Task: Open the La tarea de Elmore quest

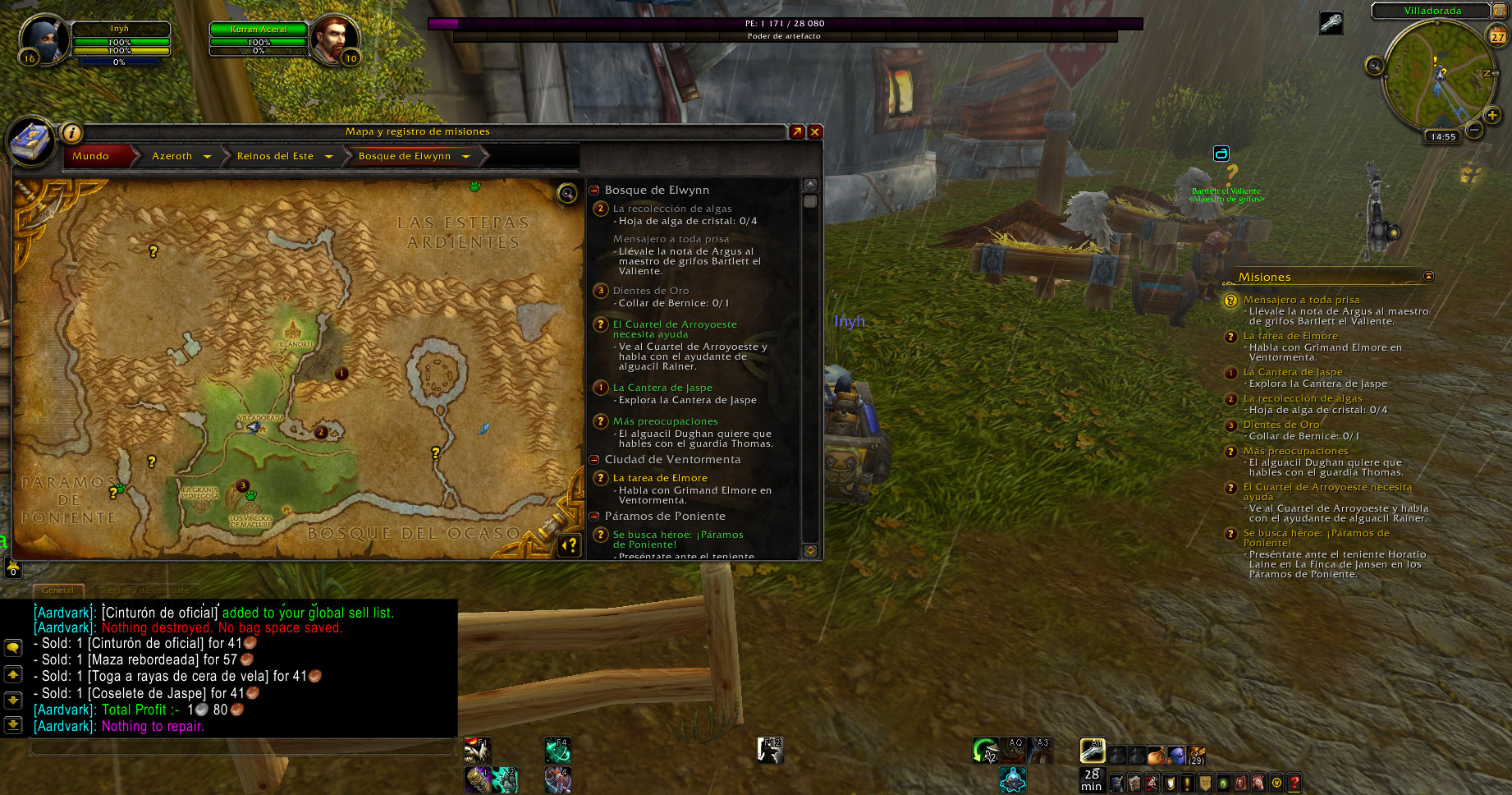Action: click(x=660, y=478)
